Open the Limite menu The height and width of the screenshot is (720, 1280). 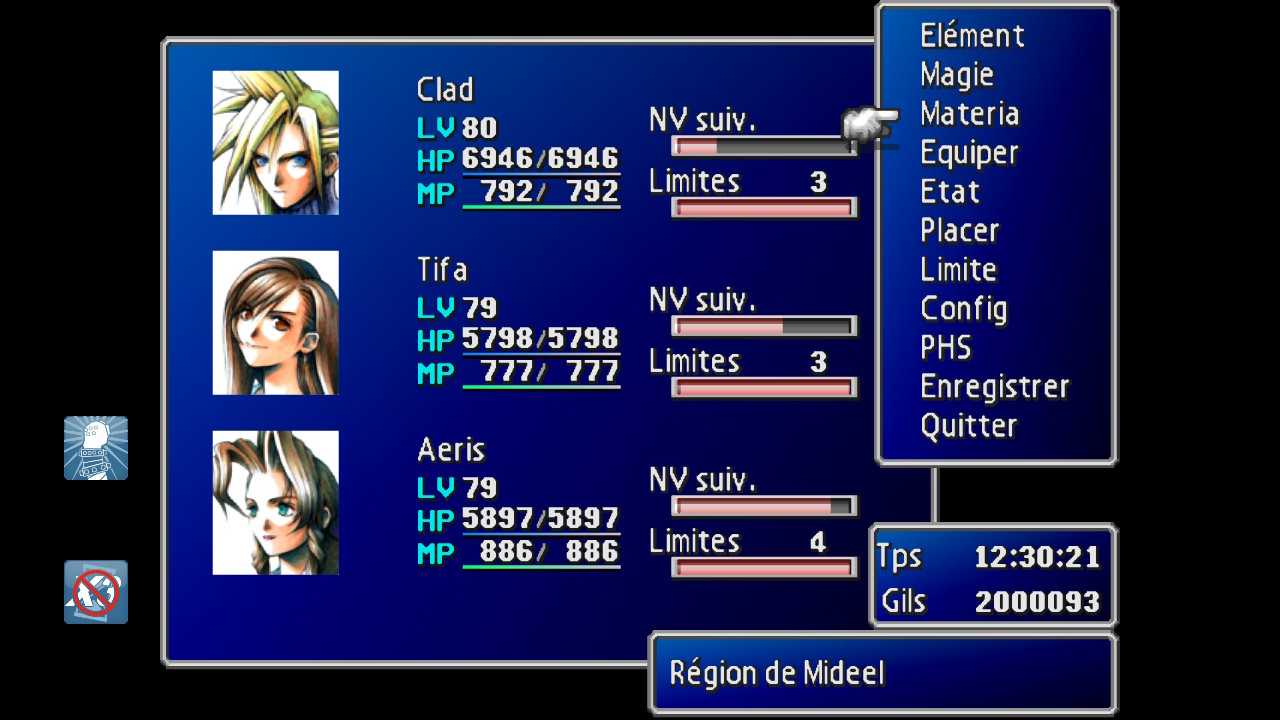click(x=958, y=270)
